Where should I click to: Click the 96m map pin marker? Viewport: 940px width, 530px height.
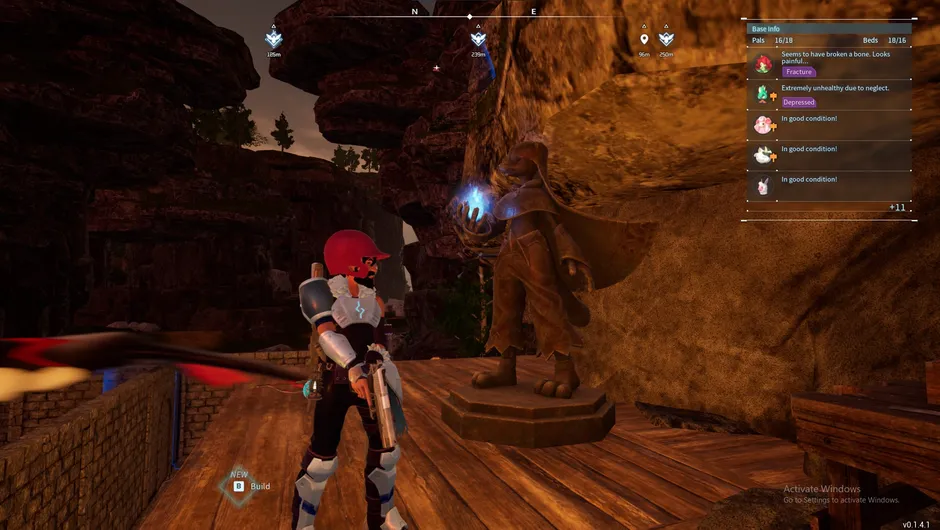point(644,40)
